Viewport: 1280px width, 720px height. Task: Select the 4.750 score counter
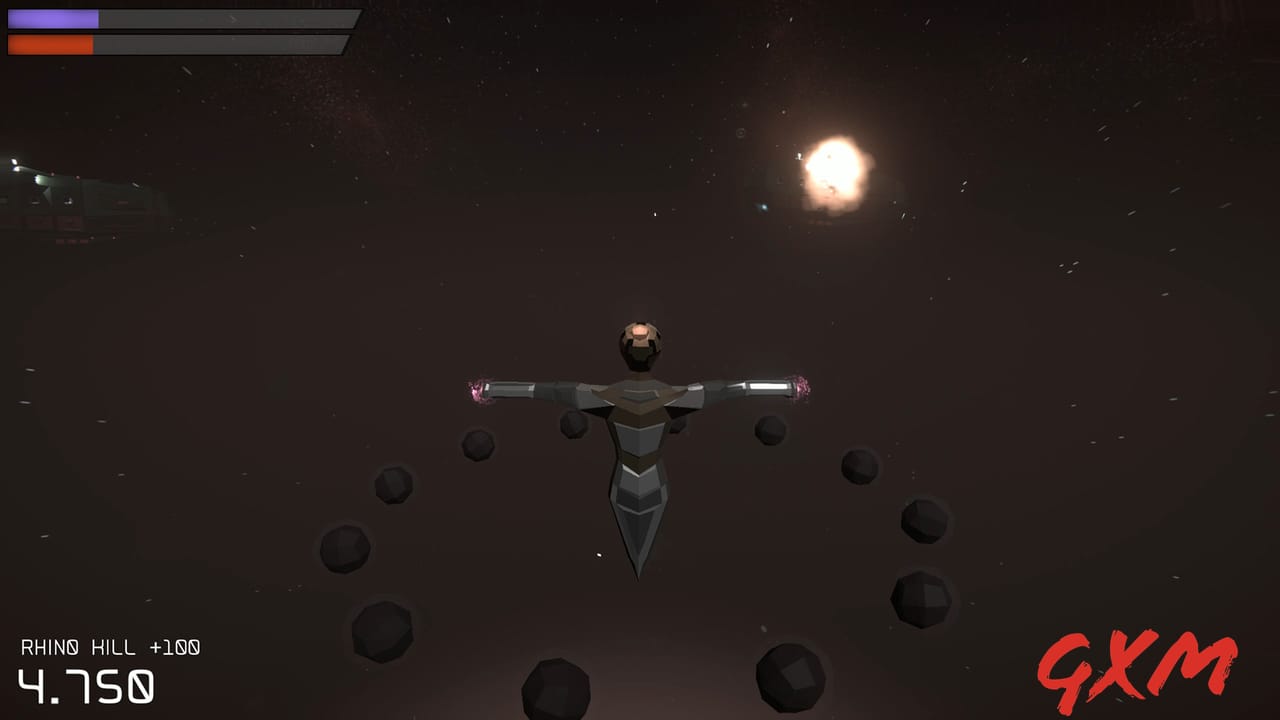click(x=85, y=687)
